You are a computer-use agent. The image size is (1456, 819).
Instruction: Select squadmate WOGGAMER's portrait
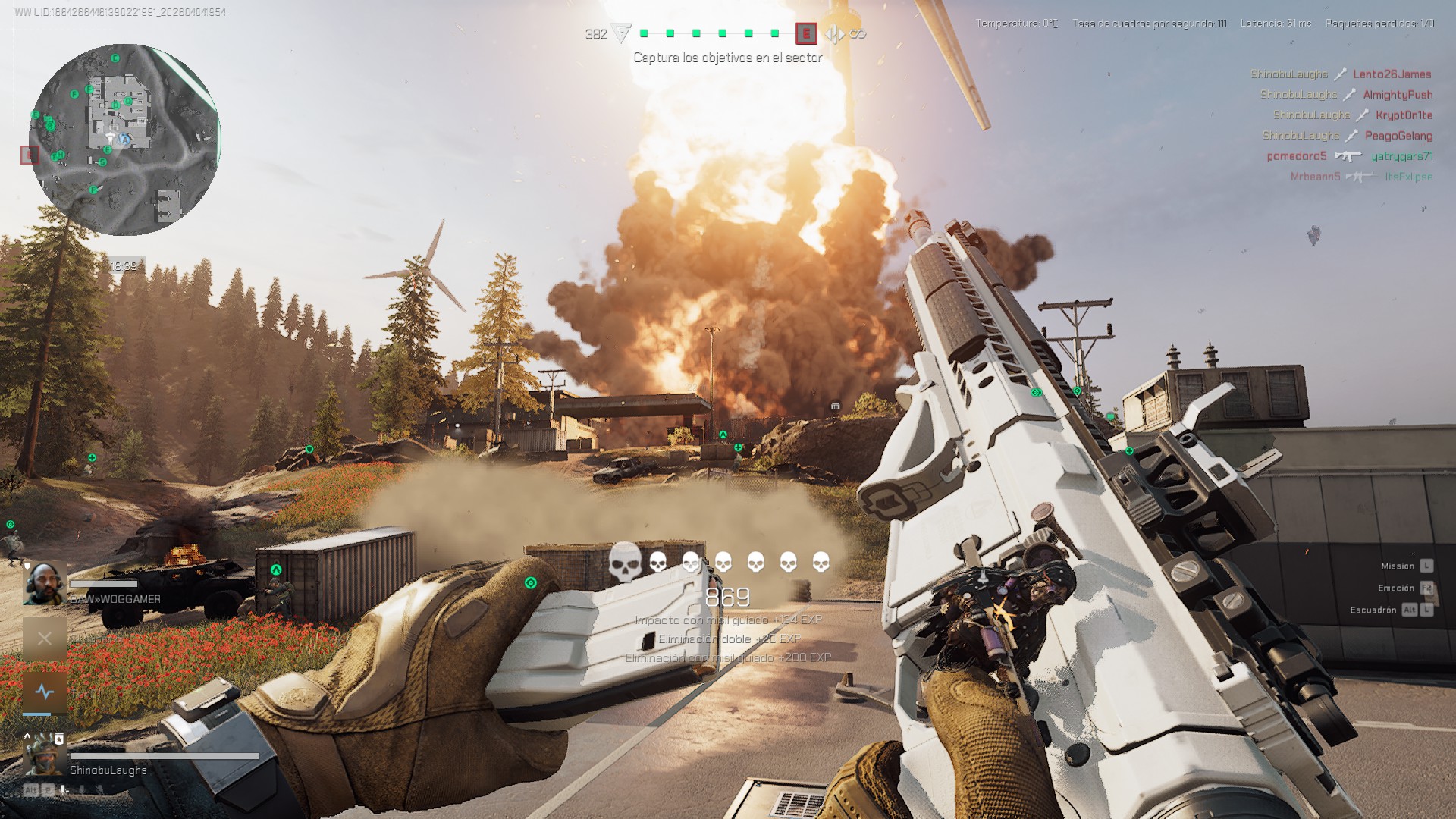[44, 583]
